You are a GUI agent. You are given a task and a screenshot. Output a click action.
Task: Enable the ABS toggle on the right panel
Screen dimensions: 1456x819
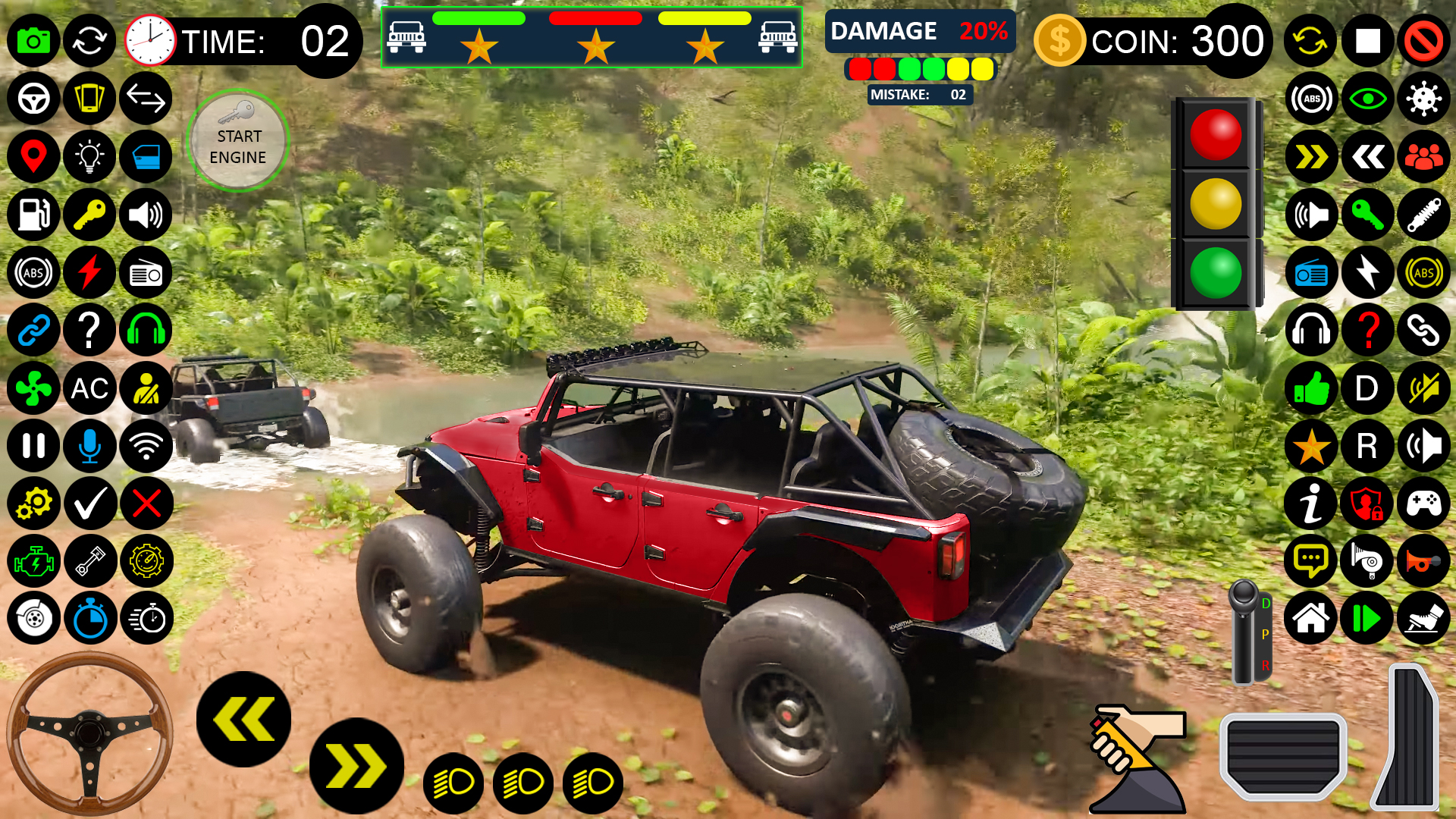(1423, 272)
